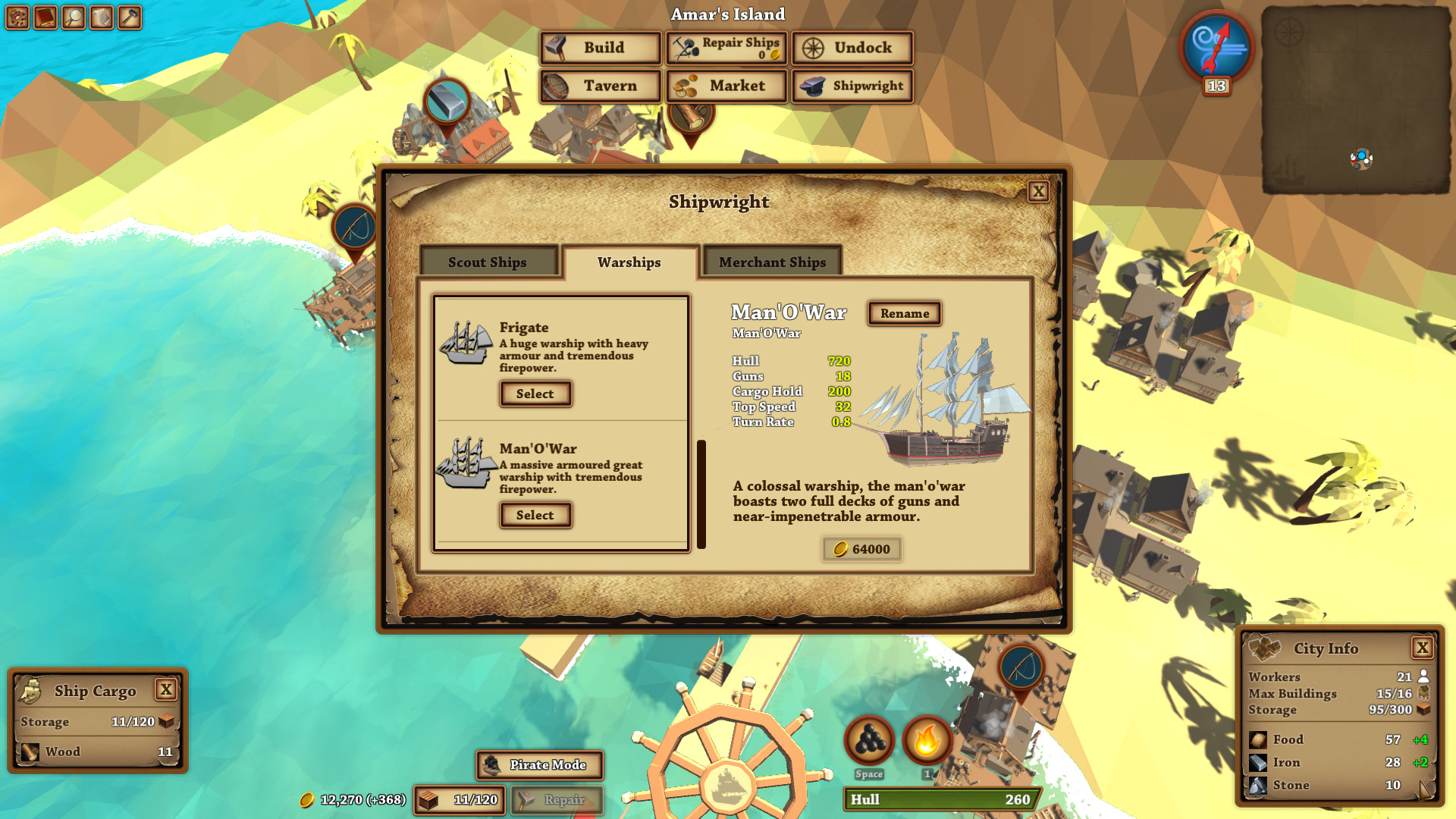This screenshot has width=1456, height=819.
Task: Toggle Pirate Mode
Action: pyautogui.click(x=539, y=765)
